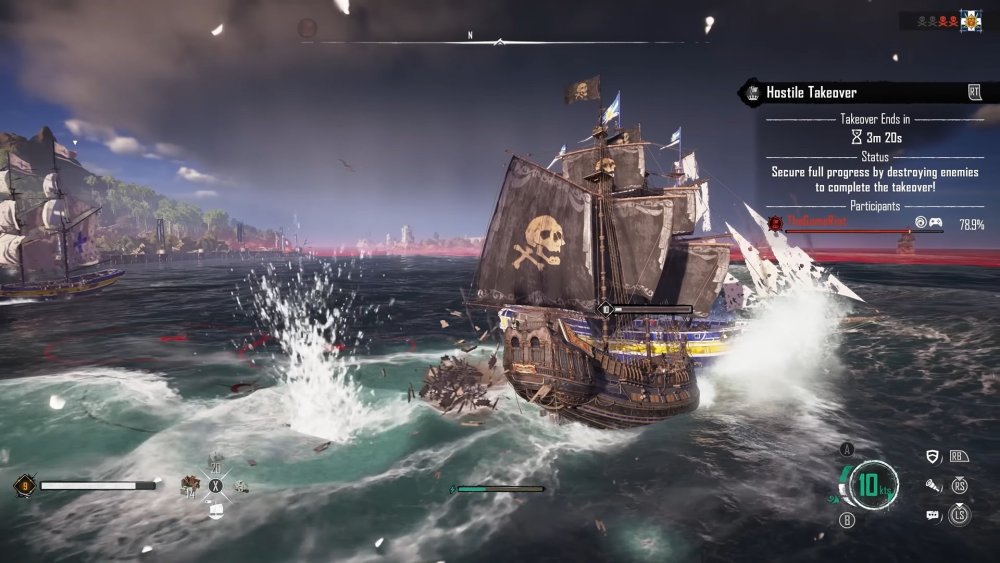This screenshot has width=1000, height=563.
Task: Use the spyglass icon
Action: click(934, 486)
